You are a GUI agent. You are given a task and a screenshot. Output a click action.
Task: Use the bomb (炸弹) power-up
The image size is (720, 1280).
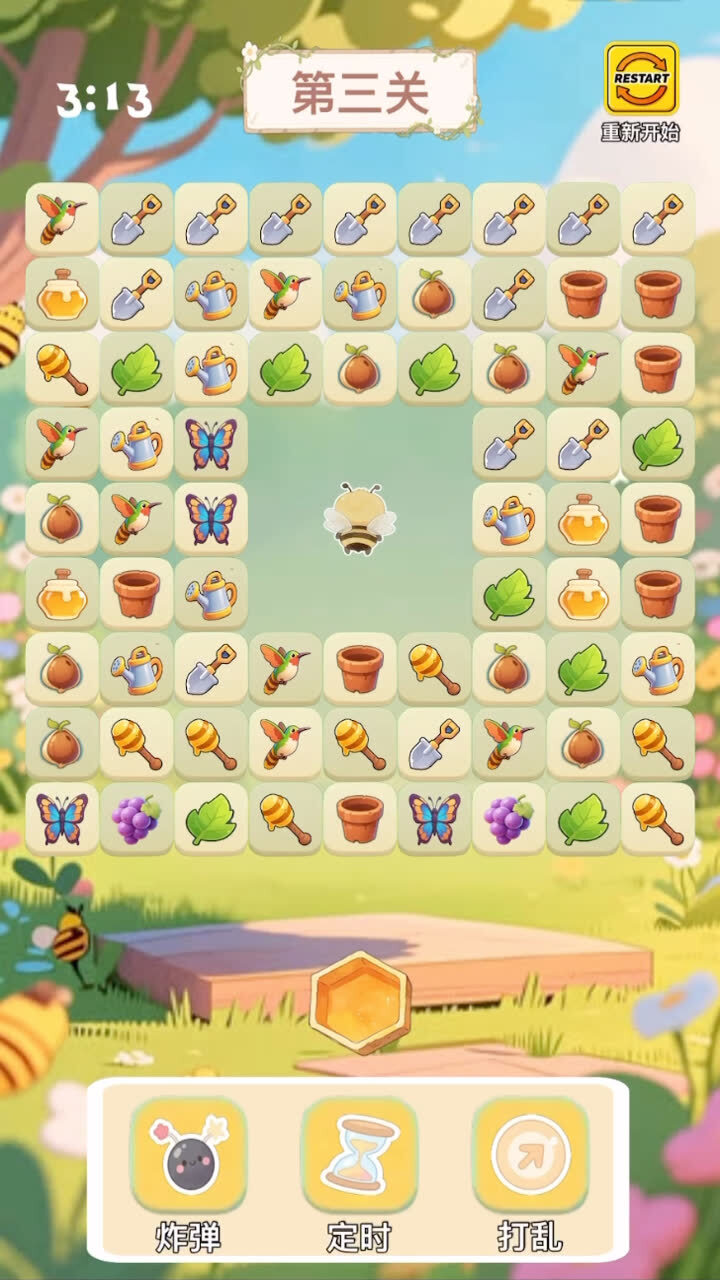188,1155
